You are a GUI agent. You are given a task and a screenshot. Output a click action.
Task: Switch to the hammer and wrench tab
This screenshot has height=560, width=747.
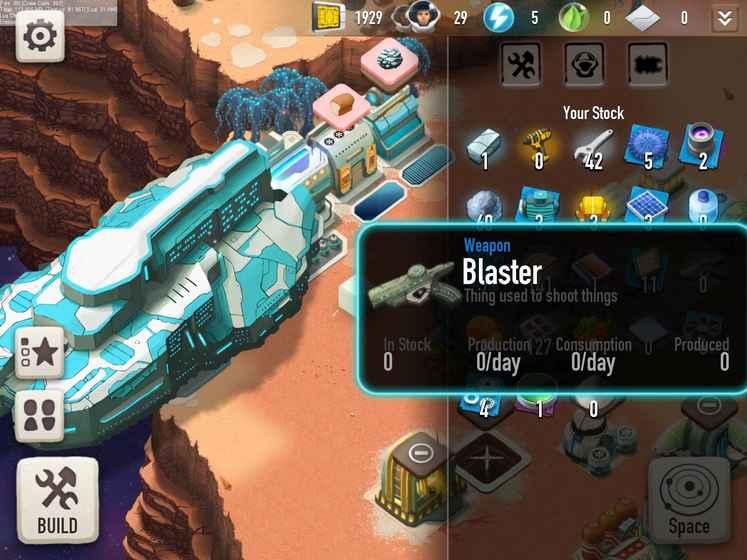pyautogui.click(x=520, y=64)
